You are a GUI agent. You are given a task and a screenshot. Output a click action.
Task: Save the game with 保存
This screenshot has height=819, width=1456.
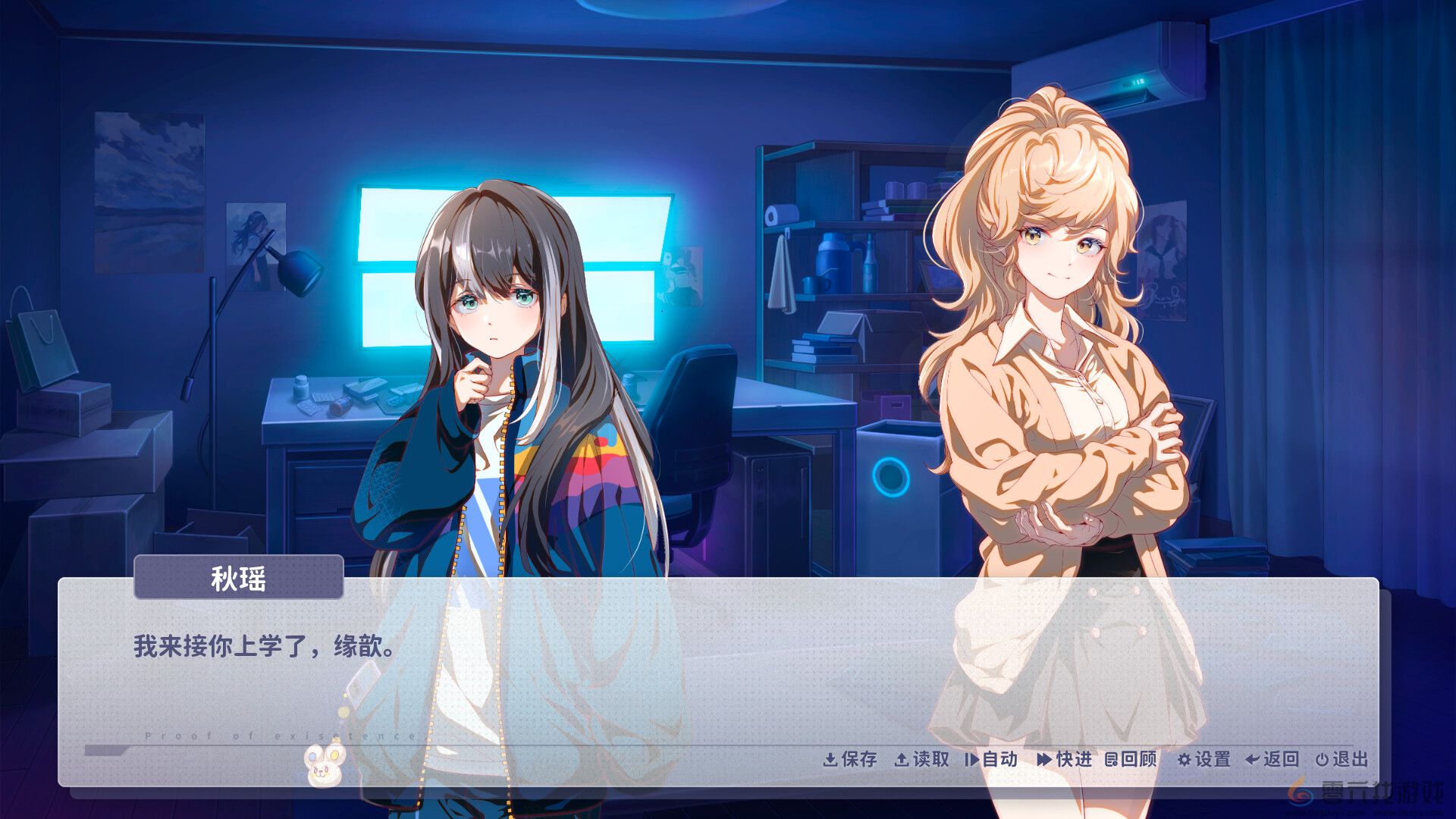point(850,759)
